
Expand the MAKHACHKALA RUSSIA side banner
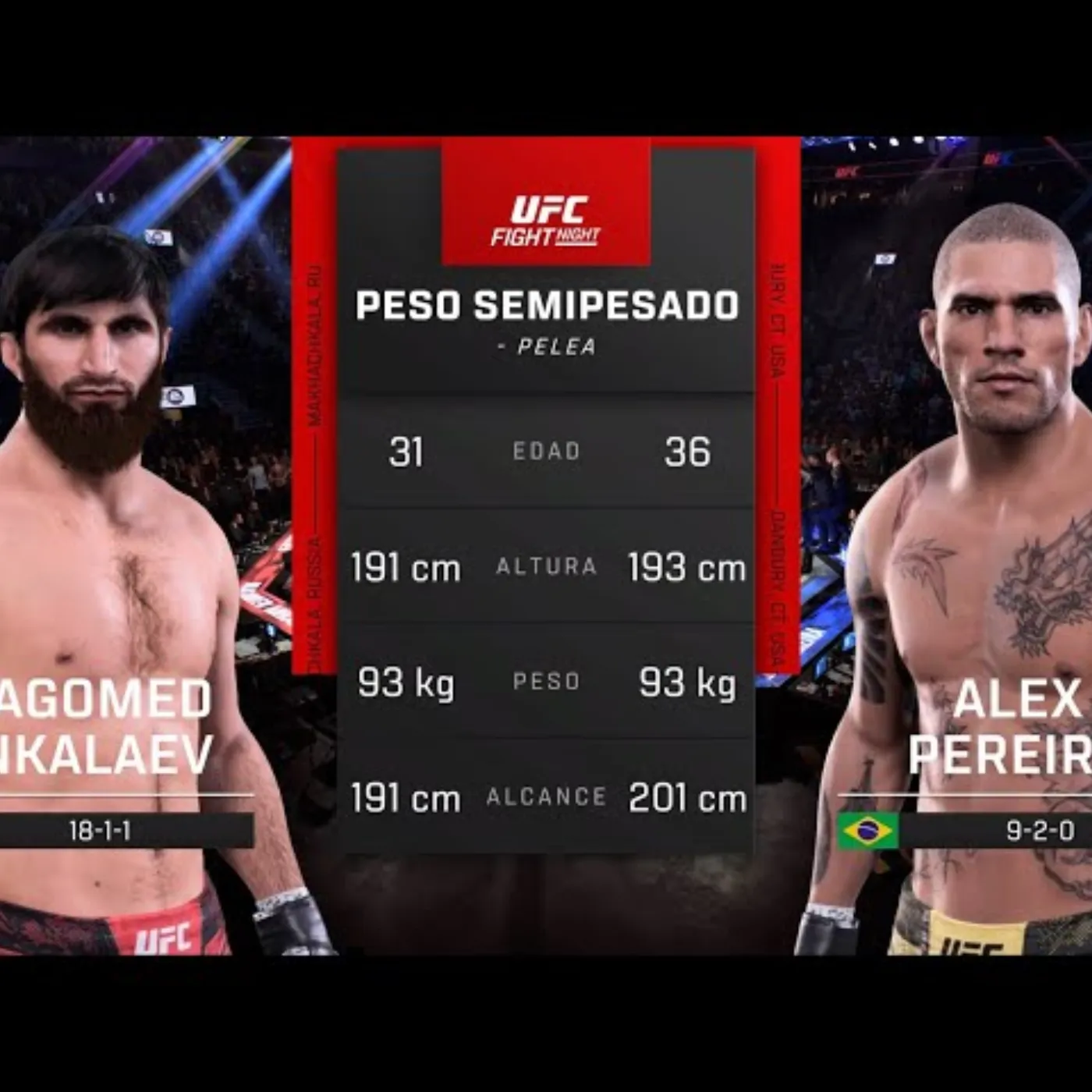pyautogui.click(x=312, y=468)
